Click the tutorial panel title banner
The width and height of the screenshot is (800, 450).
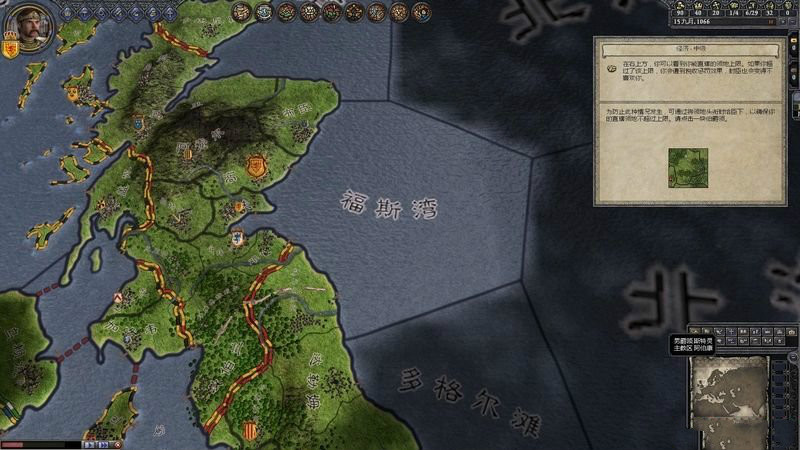tap(689, 45)
